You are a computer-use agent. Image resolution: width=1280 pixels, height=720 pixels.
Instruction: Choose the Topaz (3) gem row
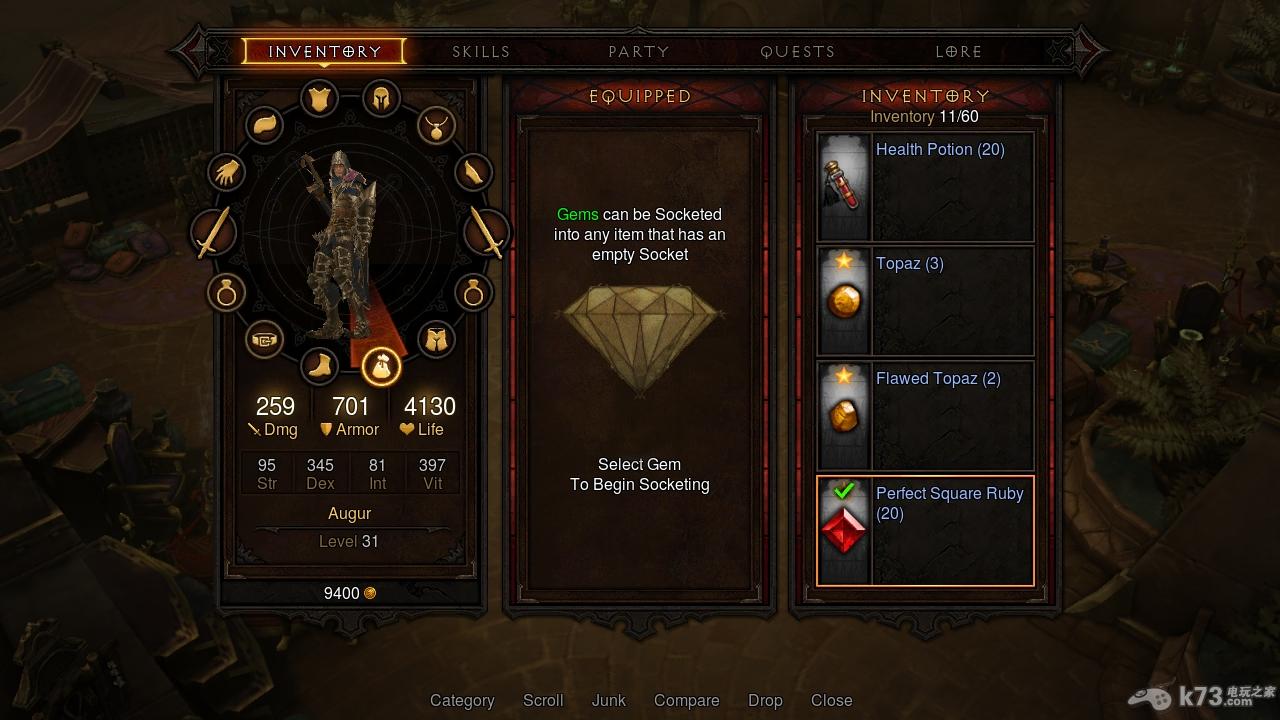[x=925, y=301]
